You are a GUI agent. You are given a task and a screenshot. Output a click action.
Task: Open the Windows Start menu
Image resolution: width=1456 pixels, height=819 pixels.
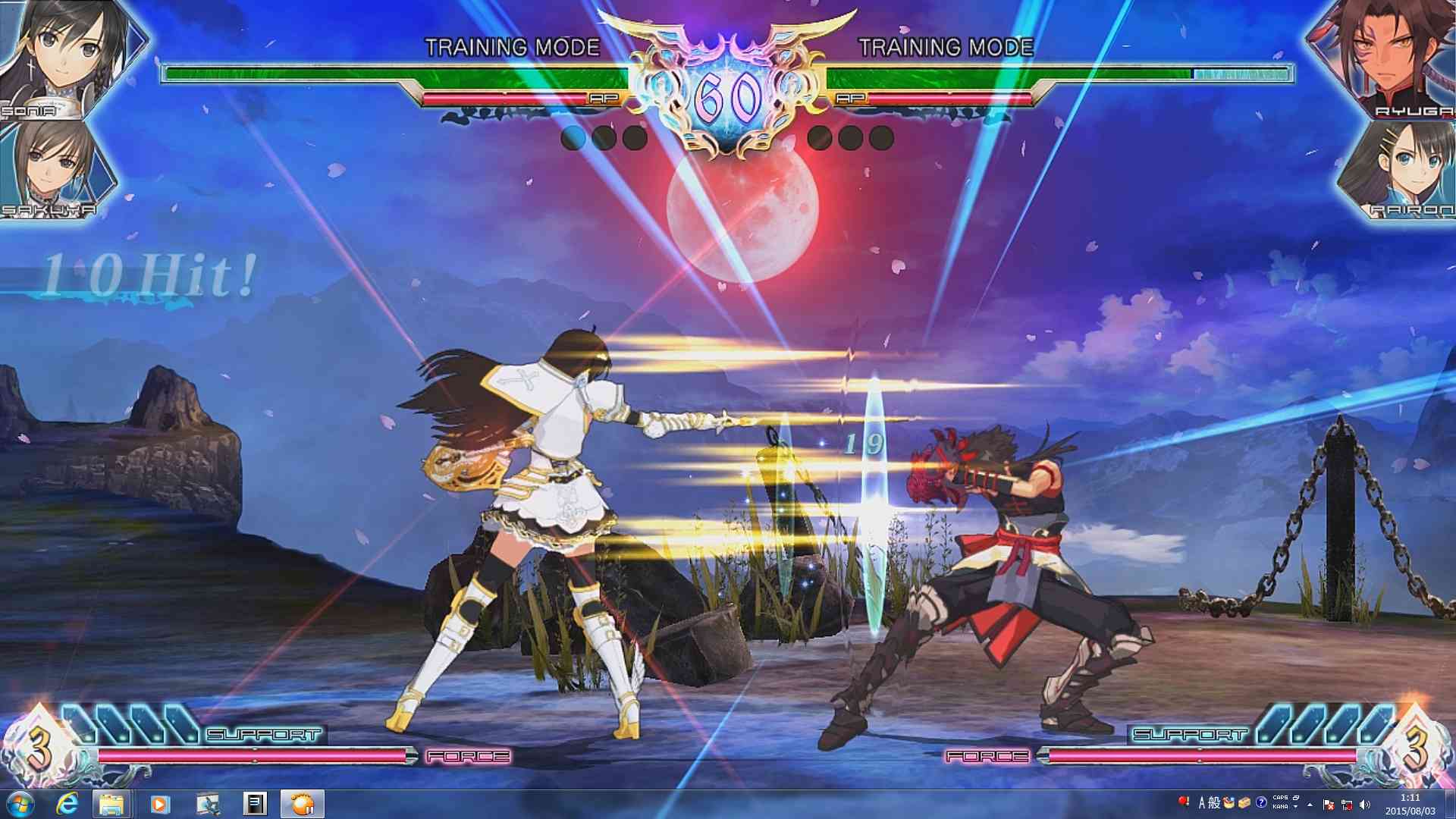(20, 803)
